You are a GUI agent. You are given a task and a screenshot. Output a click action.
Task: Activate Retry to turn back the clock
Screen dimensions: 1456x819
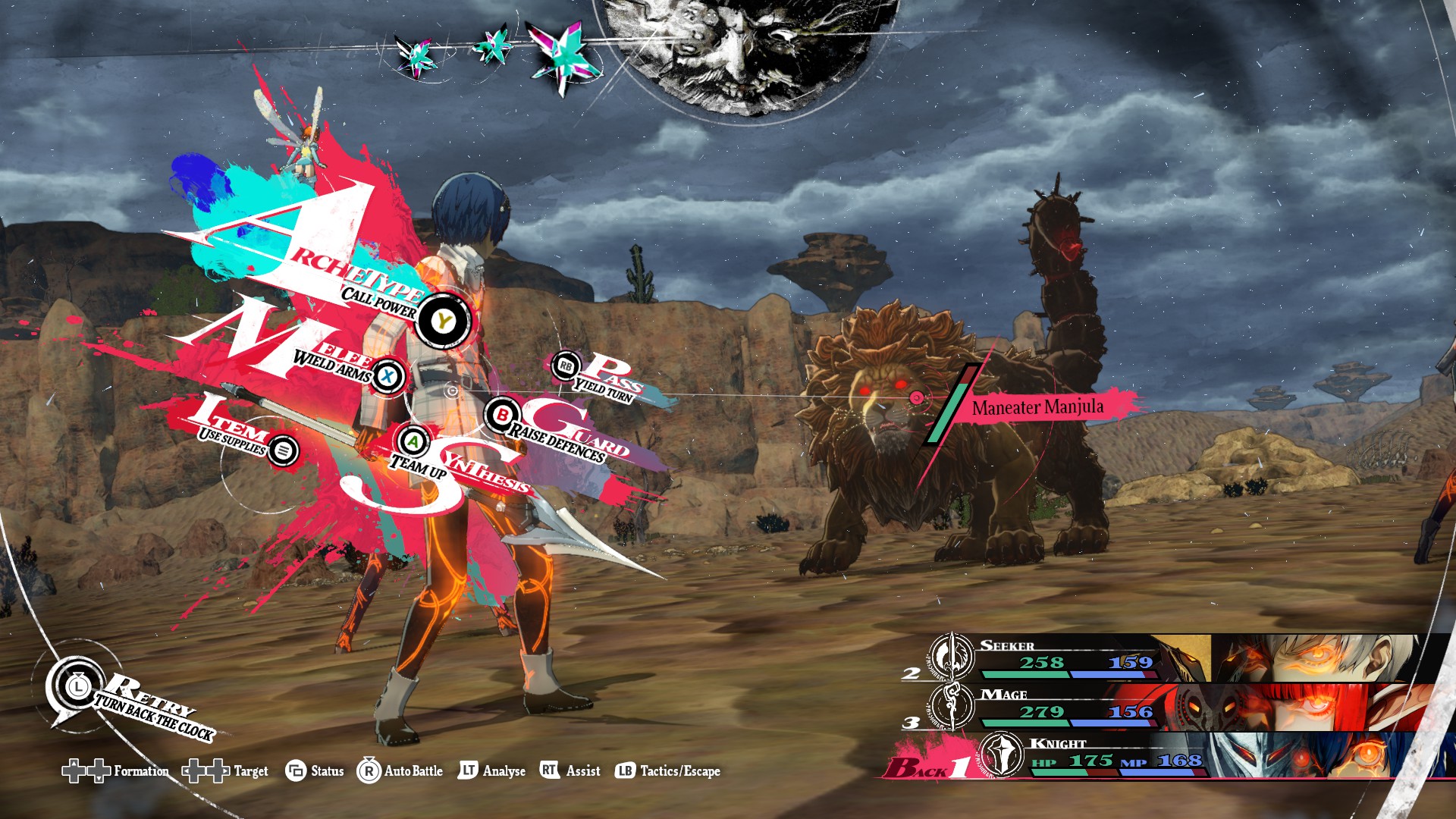pos(78,687)
